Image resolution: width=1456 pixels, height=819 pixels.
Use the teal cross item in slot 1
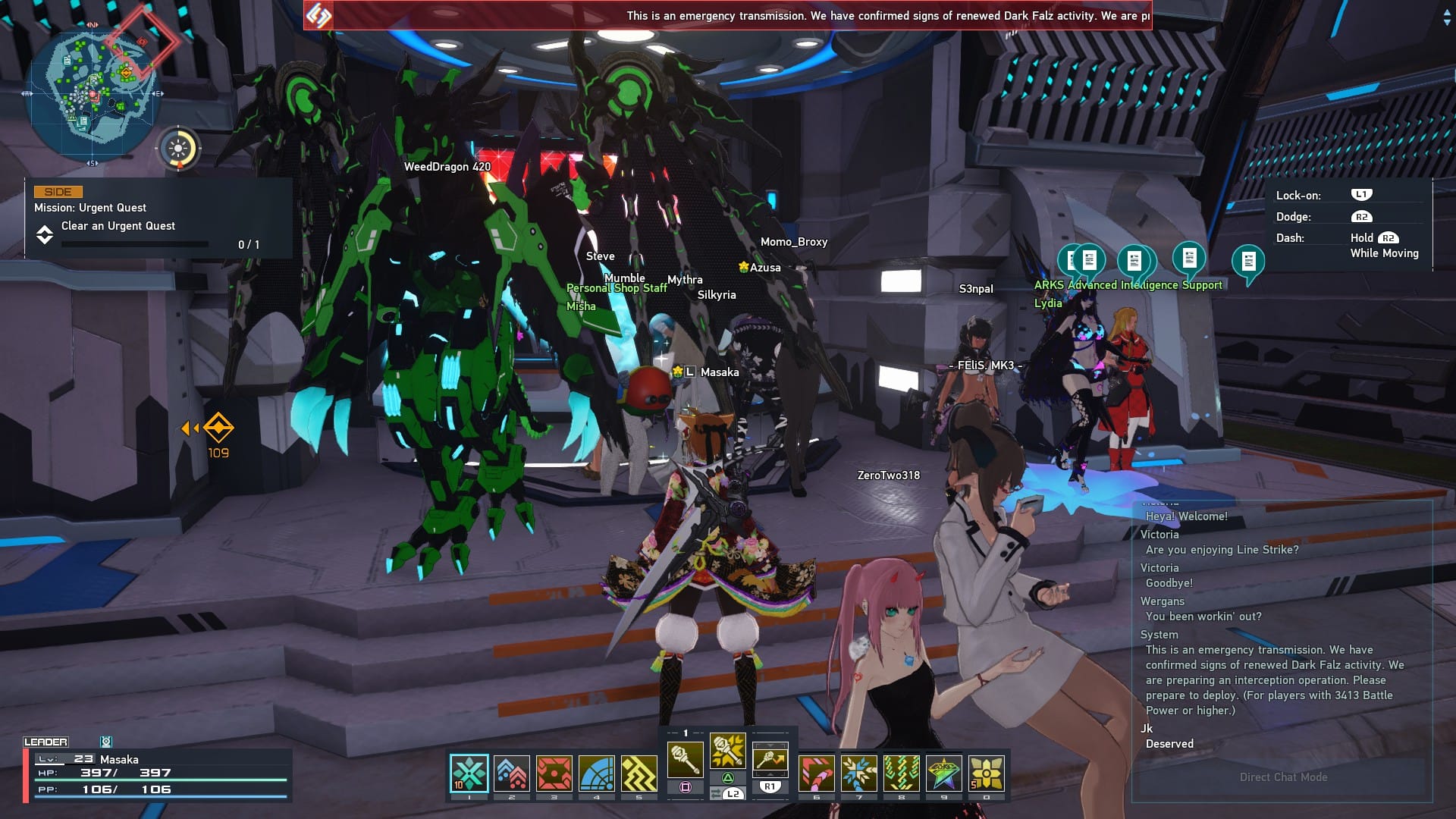[x=469, y=773]
